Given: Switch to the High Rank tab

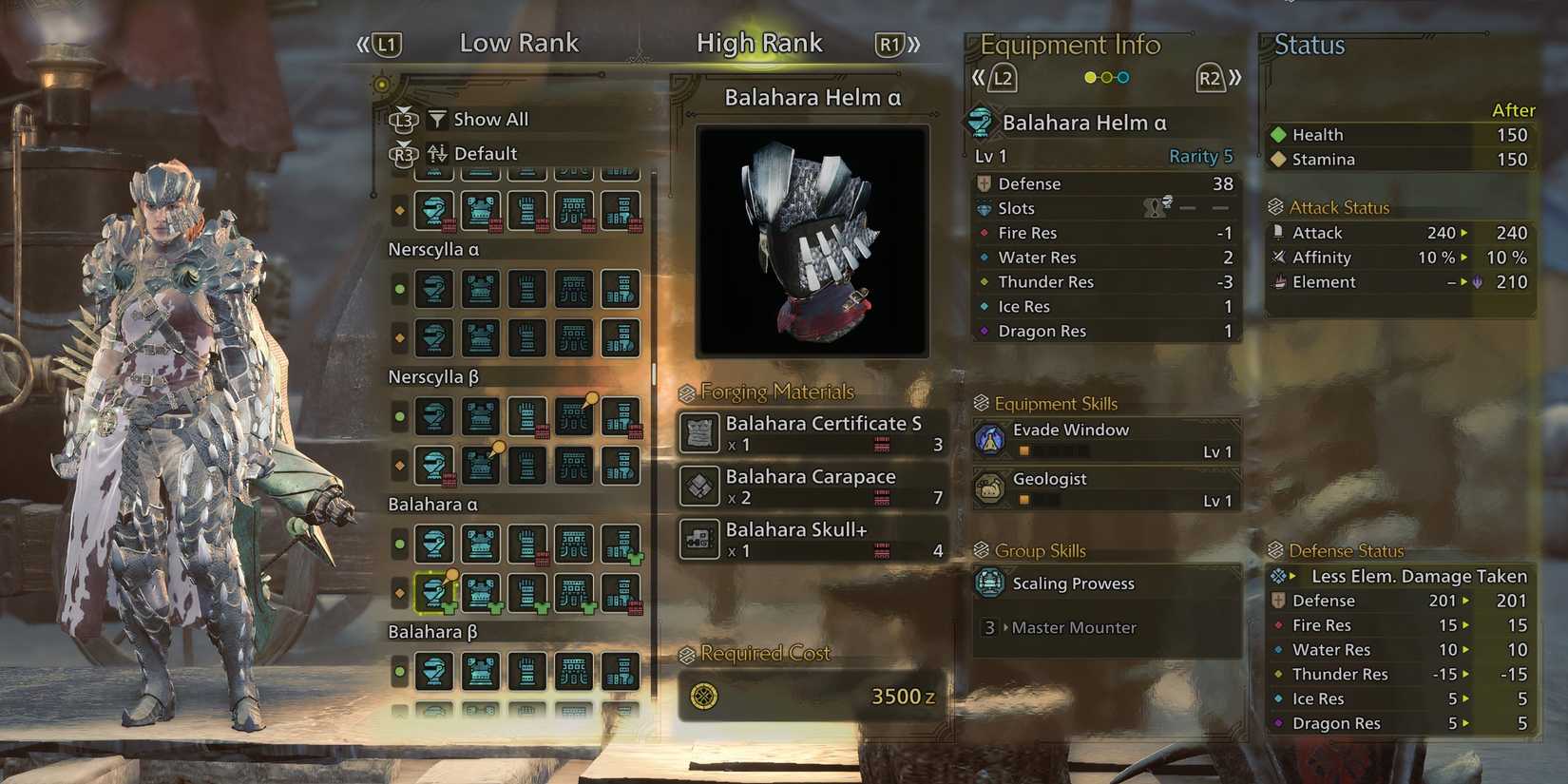Looking at the screenshot, I should (759, 43).
